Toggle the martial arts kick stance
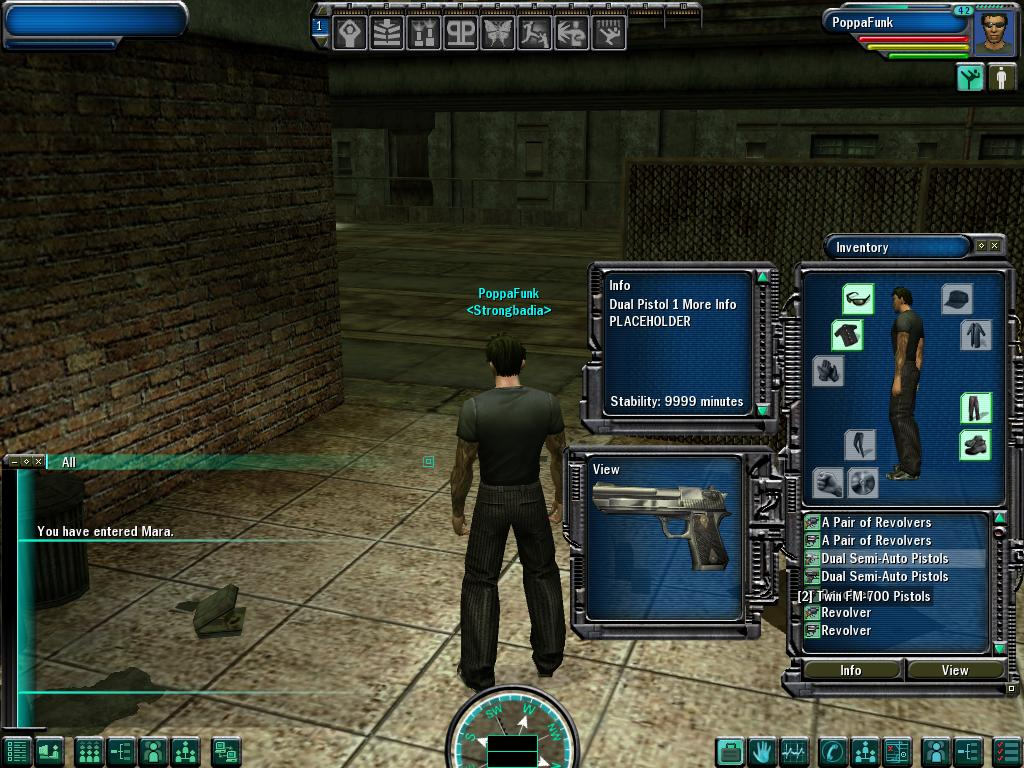1024x768 pixels. tap(969, 78)
